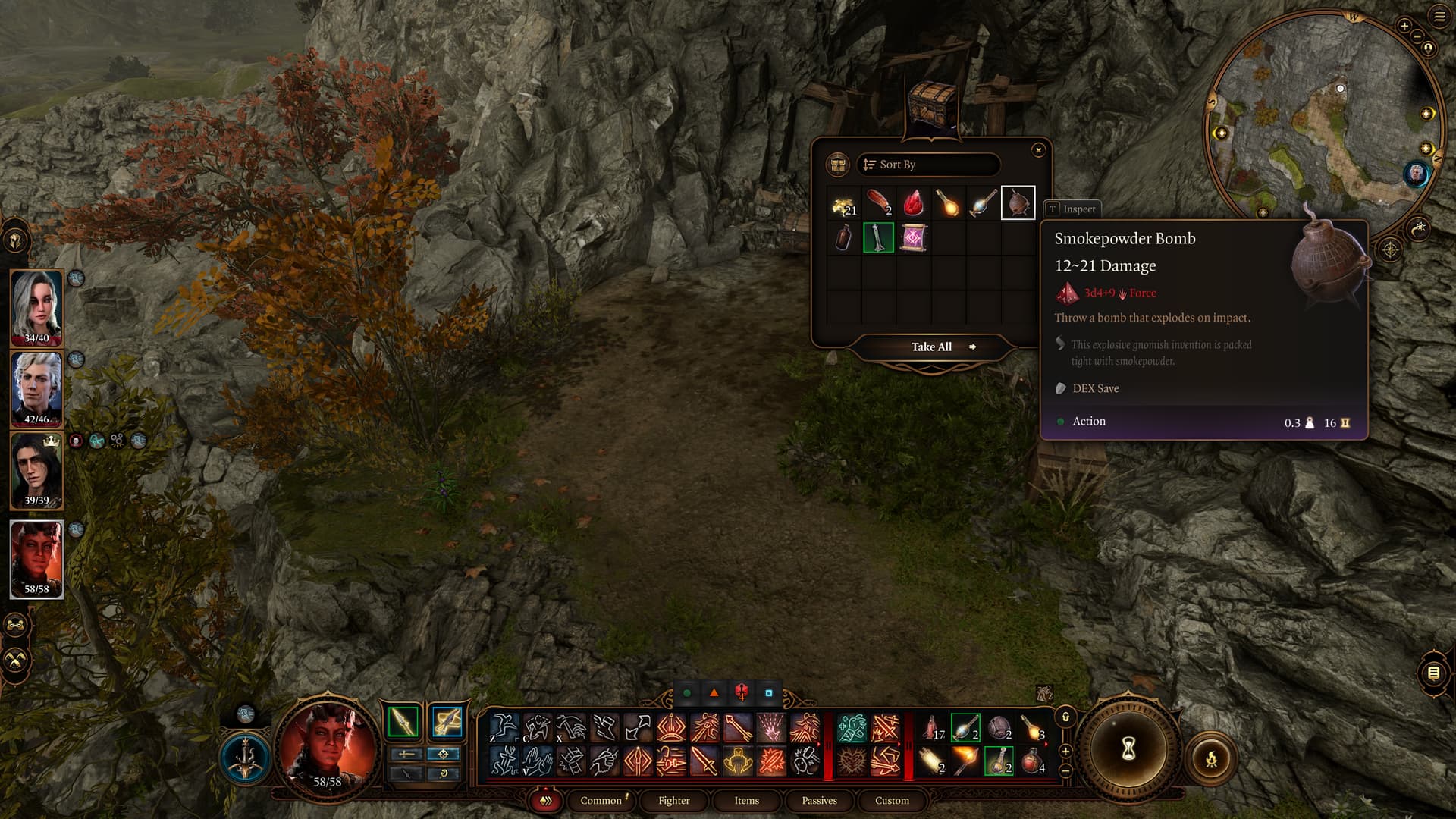Open the campfire rest button
This screenshot has height=819, width=1456.
(x=1211, y=758)
